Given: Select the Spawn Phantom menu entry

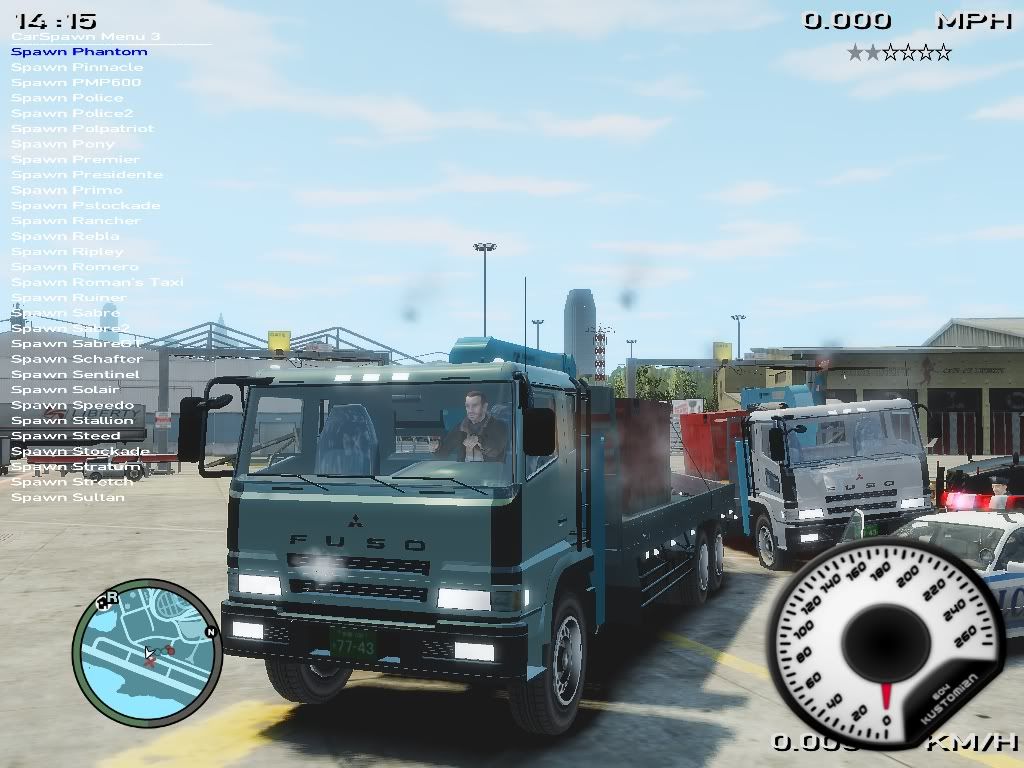Looking at the screenshot, I should point(79,52).
